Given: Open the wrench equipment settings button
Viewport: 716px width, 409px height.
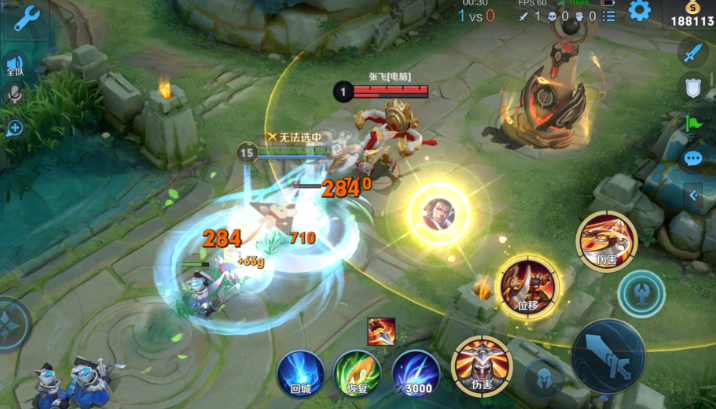Looking at the screenshot, I should [x=24, y=18].
